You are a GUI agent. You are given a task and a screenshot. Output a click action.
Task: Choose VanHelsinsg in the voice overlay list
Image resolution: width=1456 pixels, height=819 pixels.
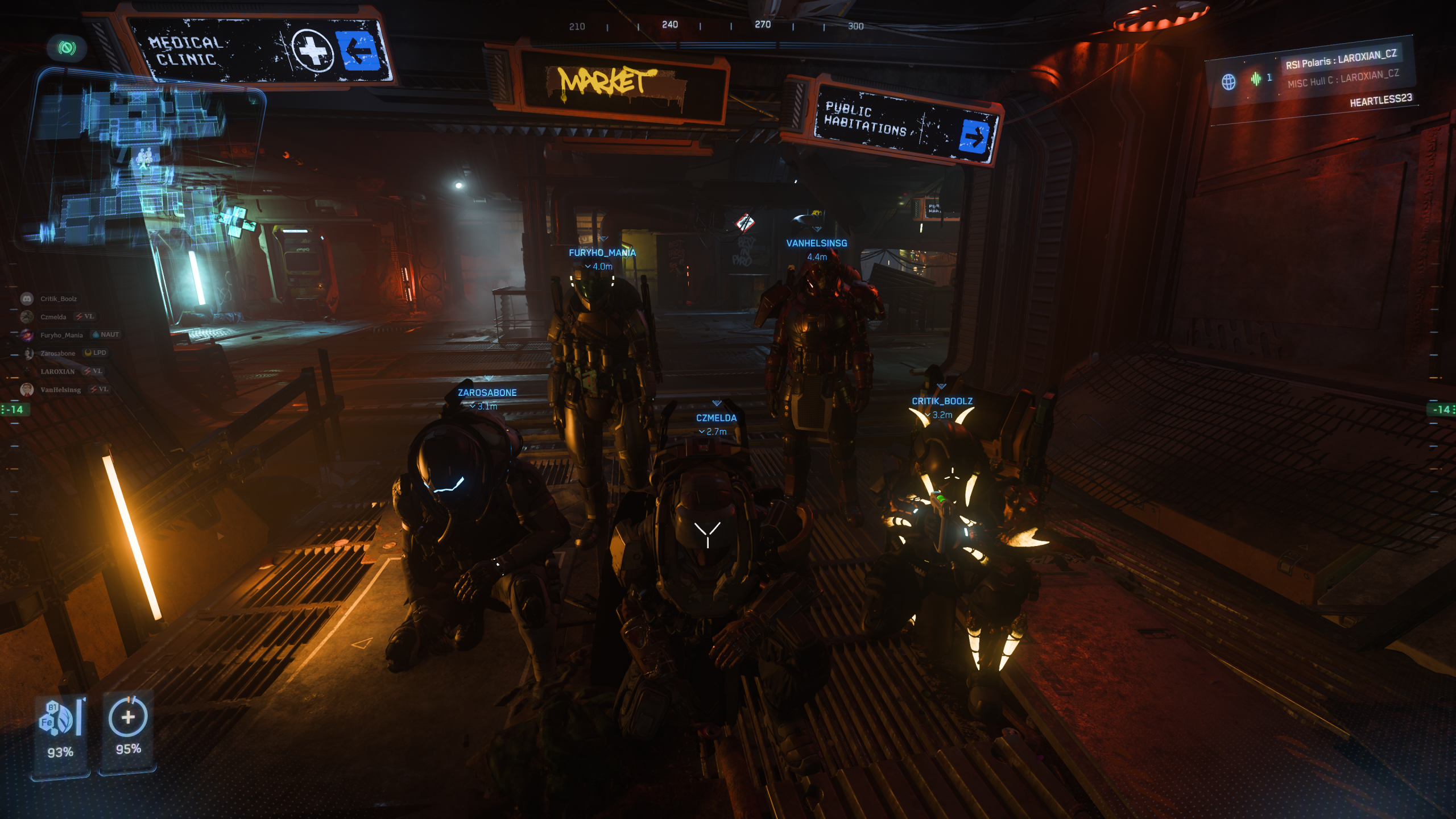click(60, 390)
